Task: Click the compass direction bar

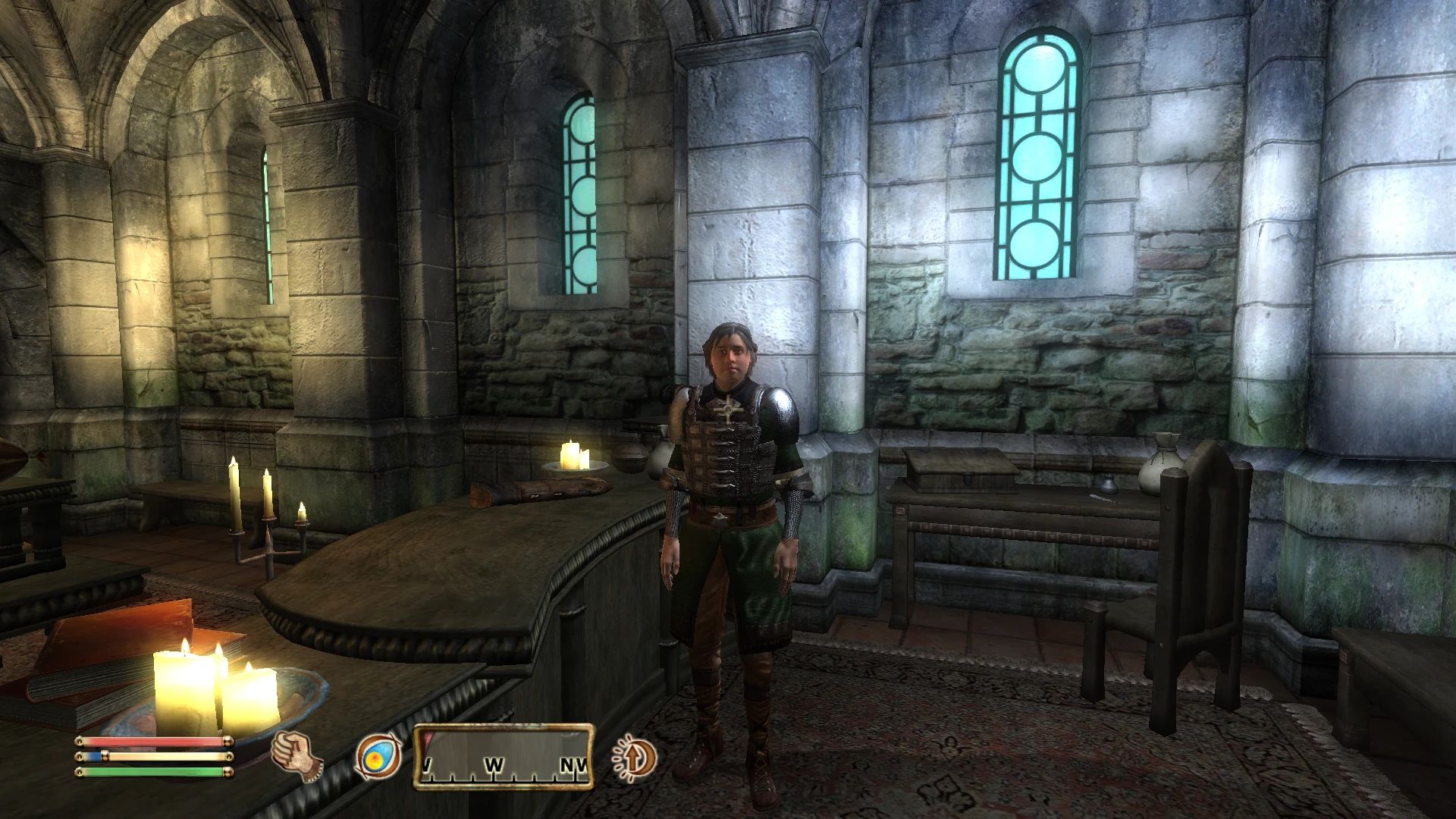Action: tap(504, 757)
